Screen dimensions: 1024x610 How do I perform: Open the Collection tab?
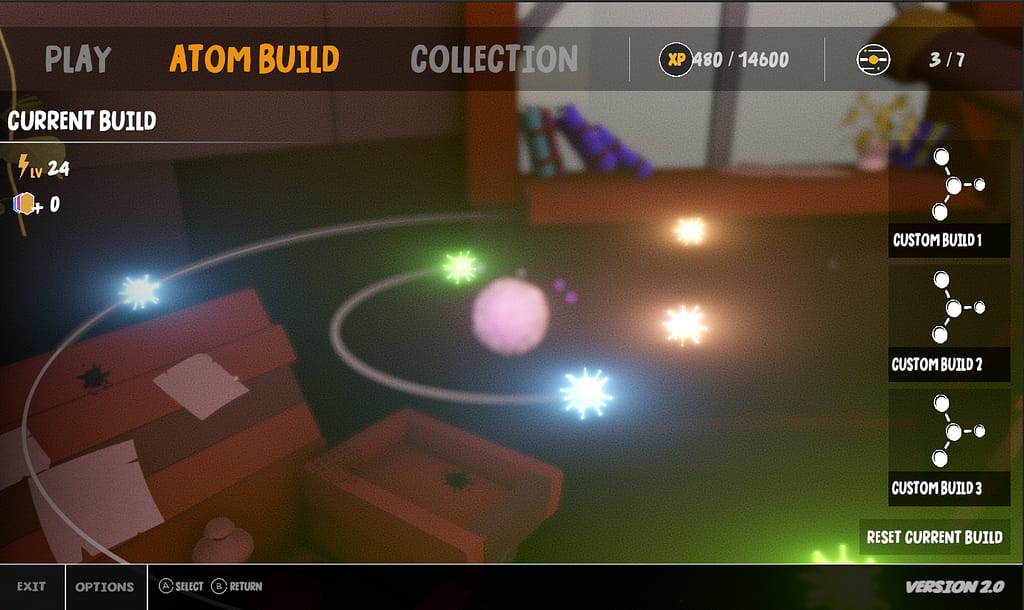click(494, 59)
